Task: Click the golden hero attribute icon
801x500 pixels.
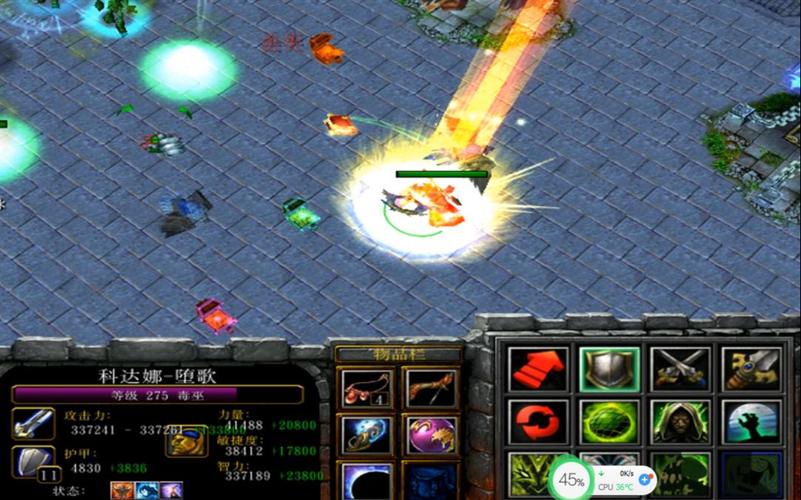Action: pyautogui.click(x=185, y=438)
